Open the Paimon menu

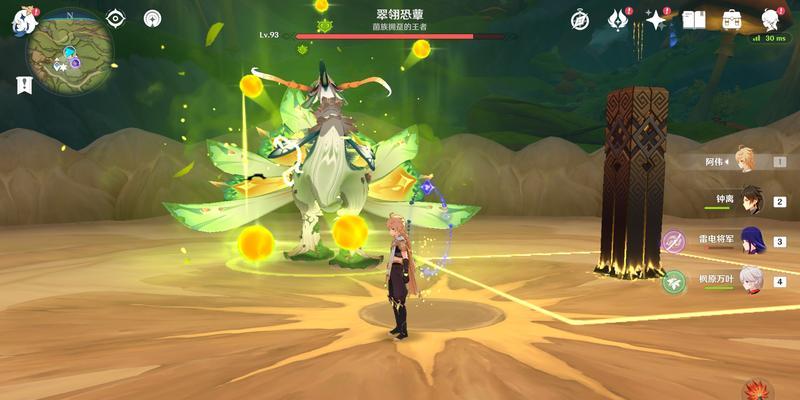coord(22,20)
